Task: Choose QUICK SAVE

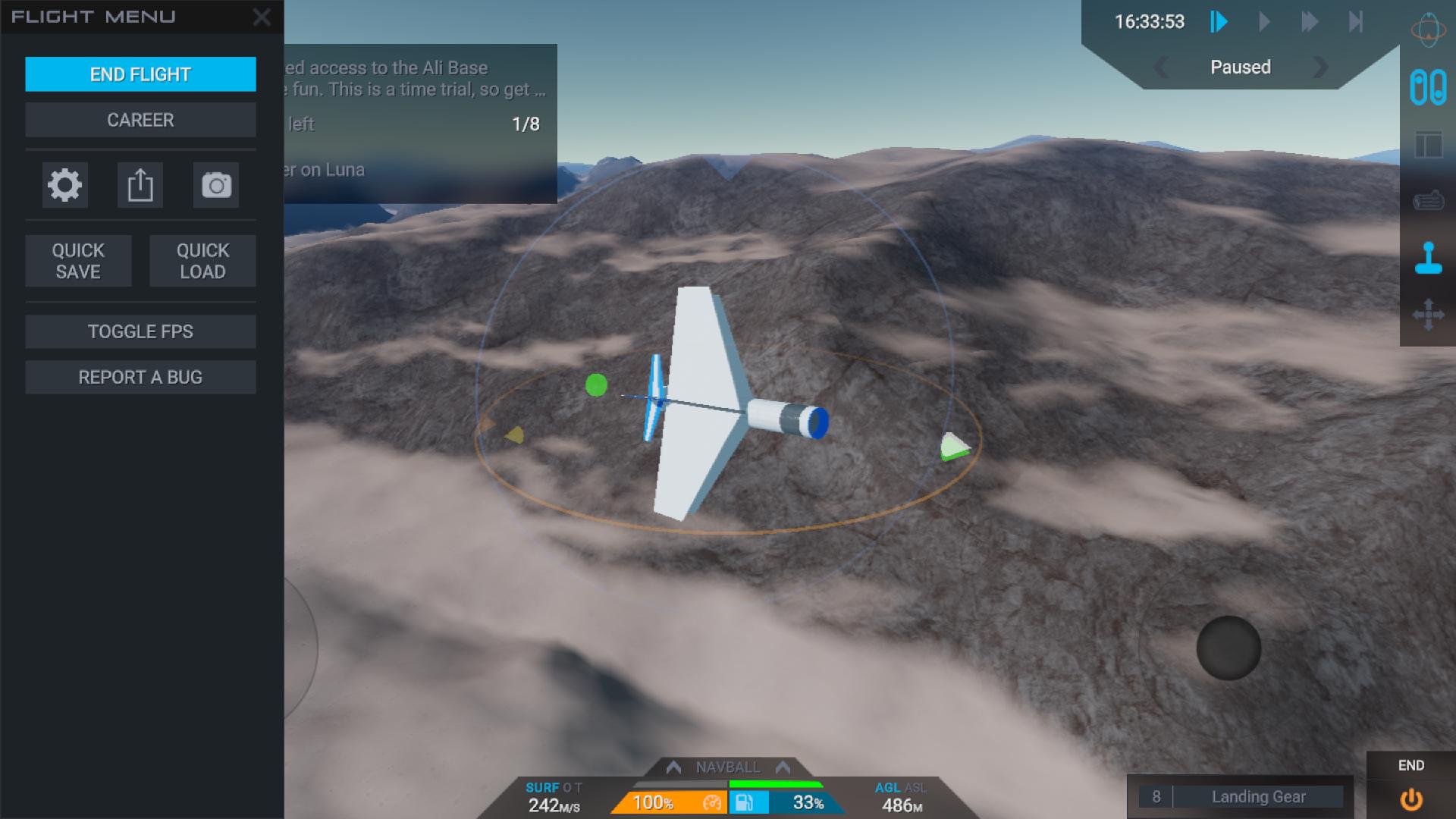Action: point(78,261)
